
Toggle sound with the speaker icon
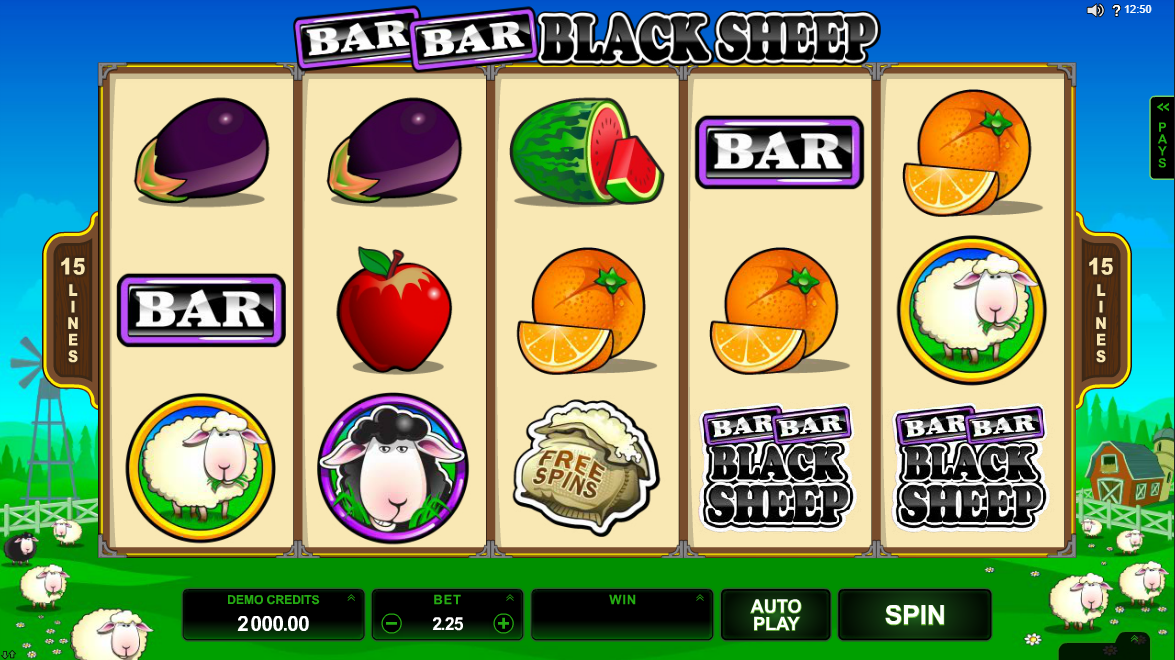coord(1095,10)
